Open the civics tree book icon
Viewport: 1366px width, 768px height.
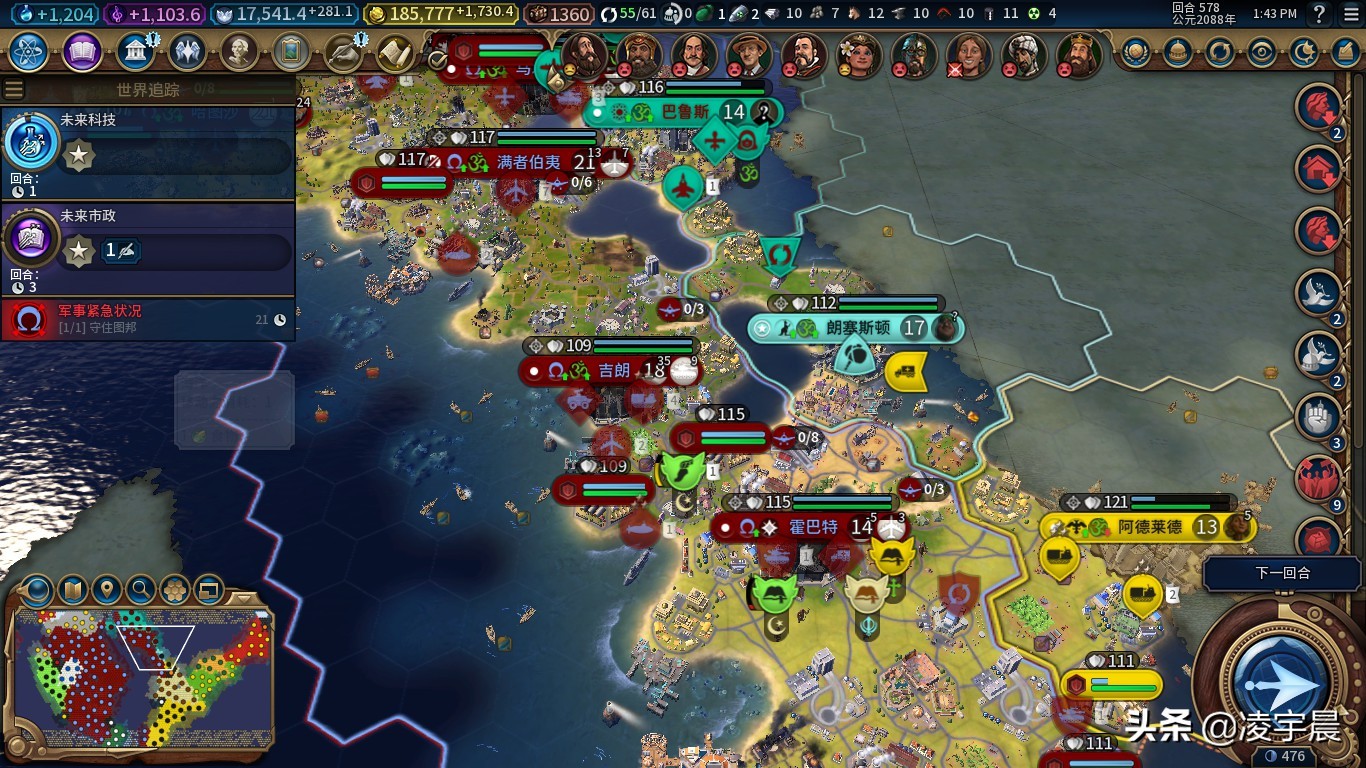click(82, 52)
